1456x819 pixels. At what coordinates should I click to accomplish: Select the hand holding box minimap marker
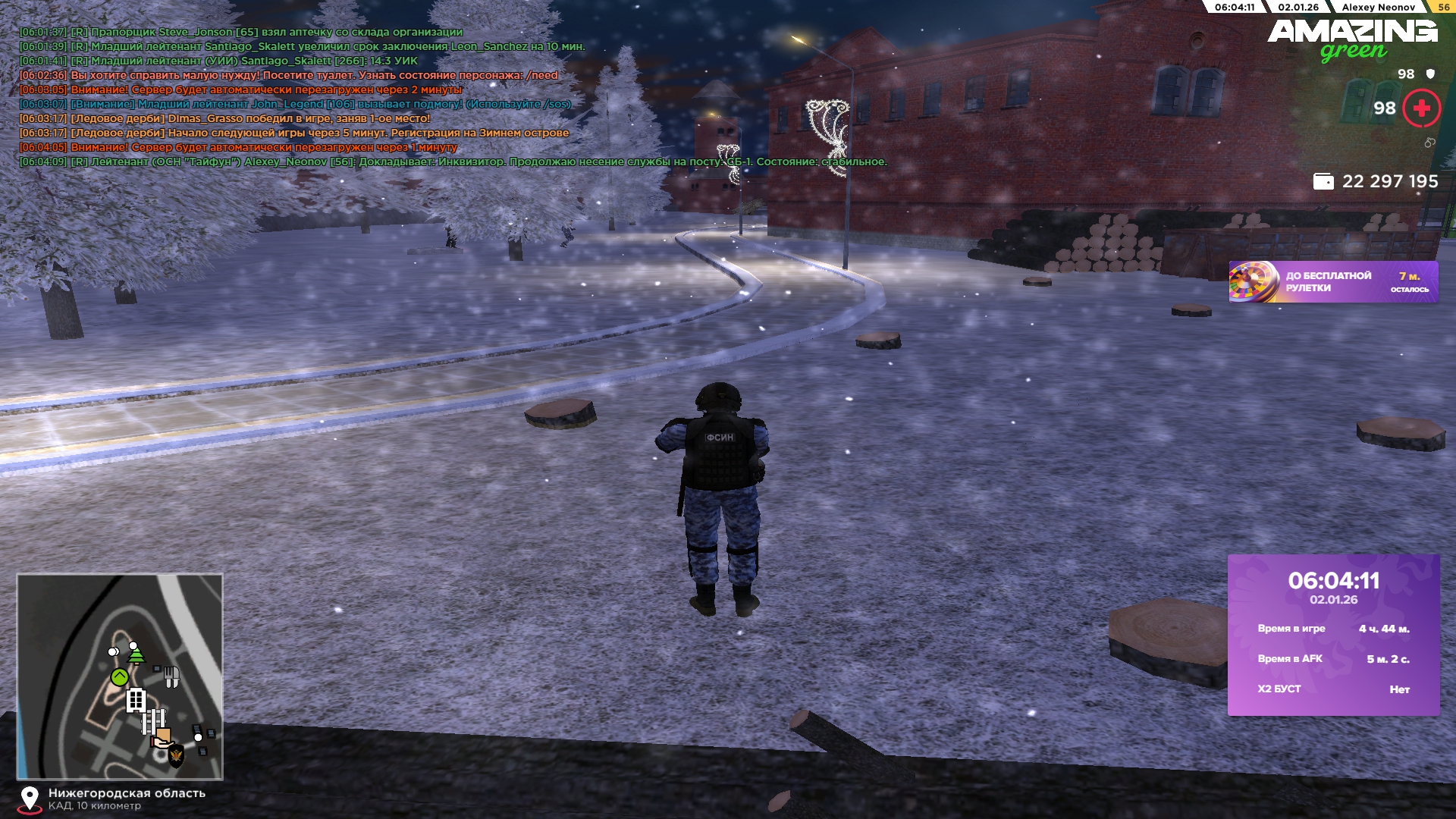pyautogui.click(x=162, y=738)
